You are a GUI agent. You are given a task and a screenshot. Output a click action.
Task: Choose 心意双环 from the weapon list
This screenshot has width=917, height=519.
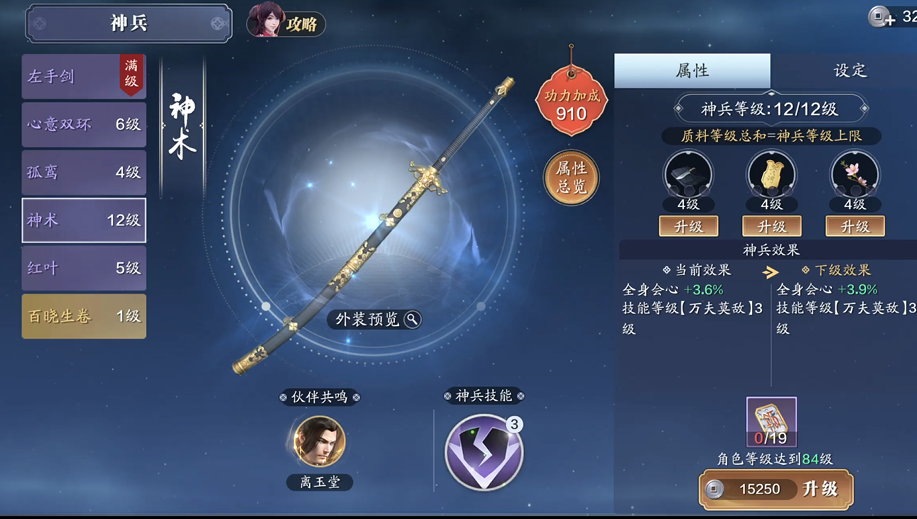[x=83, y=124]
